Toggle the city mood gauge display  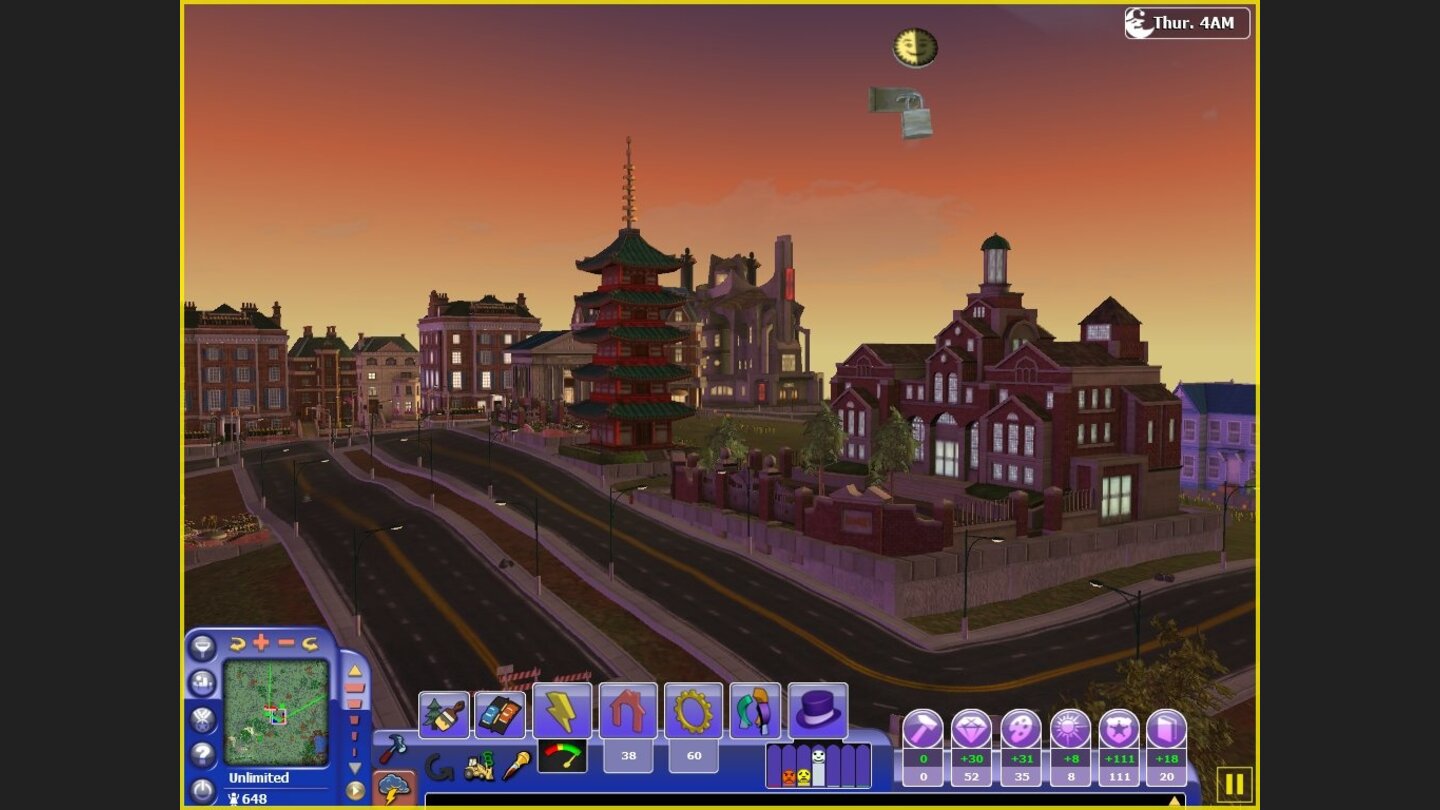click(563, 756)
